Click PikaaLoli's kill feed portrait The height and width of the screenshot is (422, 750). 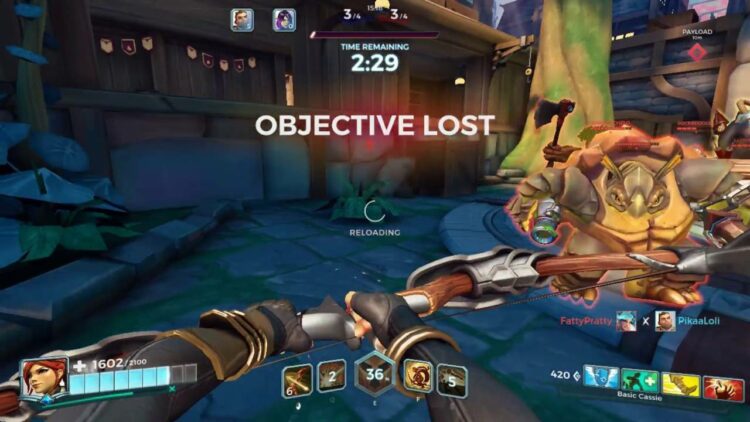pos(664,320)
